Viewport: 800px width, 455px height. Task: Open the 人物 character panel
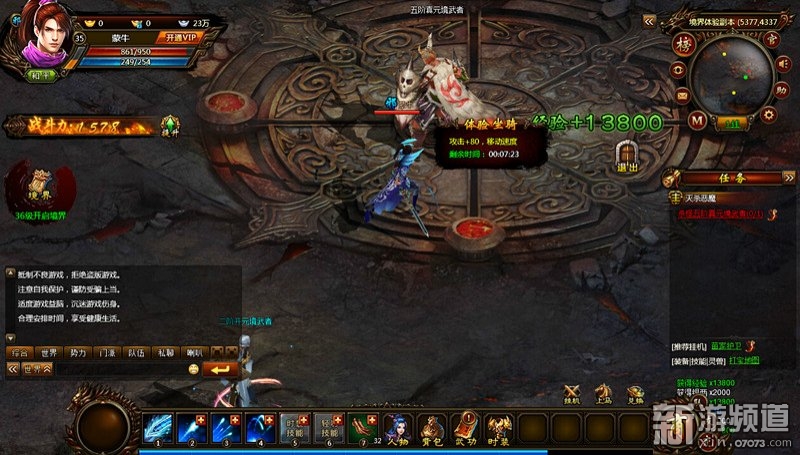pyautogui.click(x=398, y=428)
